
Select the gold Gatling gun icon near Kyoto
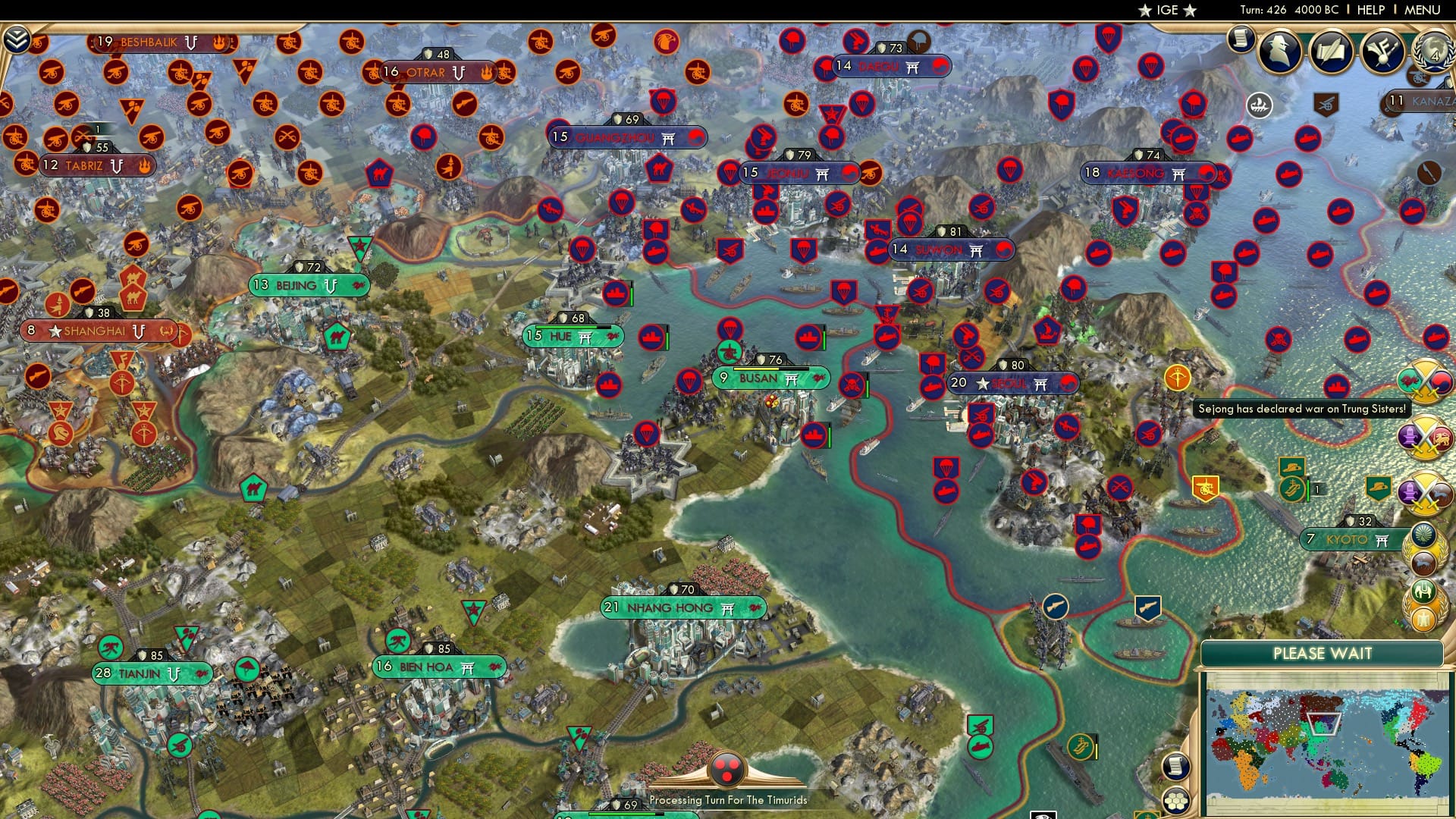[1206, 488]
